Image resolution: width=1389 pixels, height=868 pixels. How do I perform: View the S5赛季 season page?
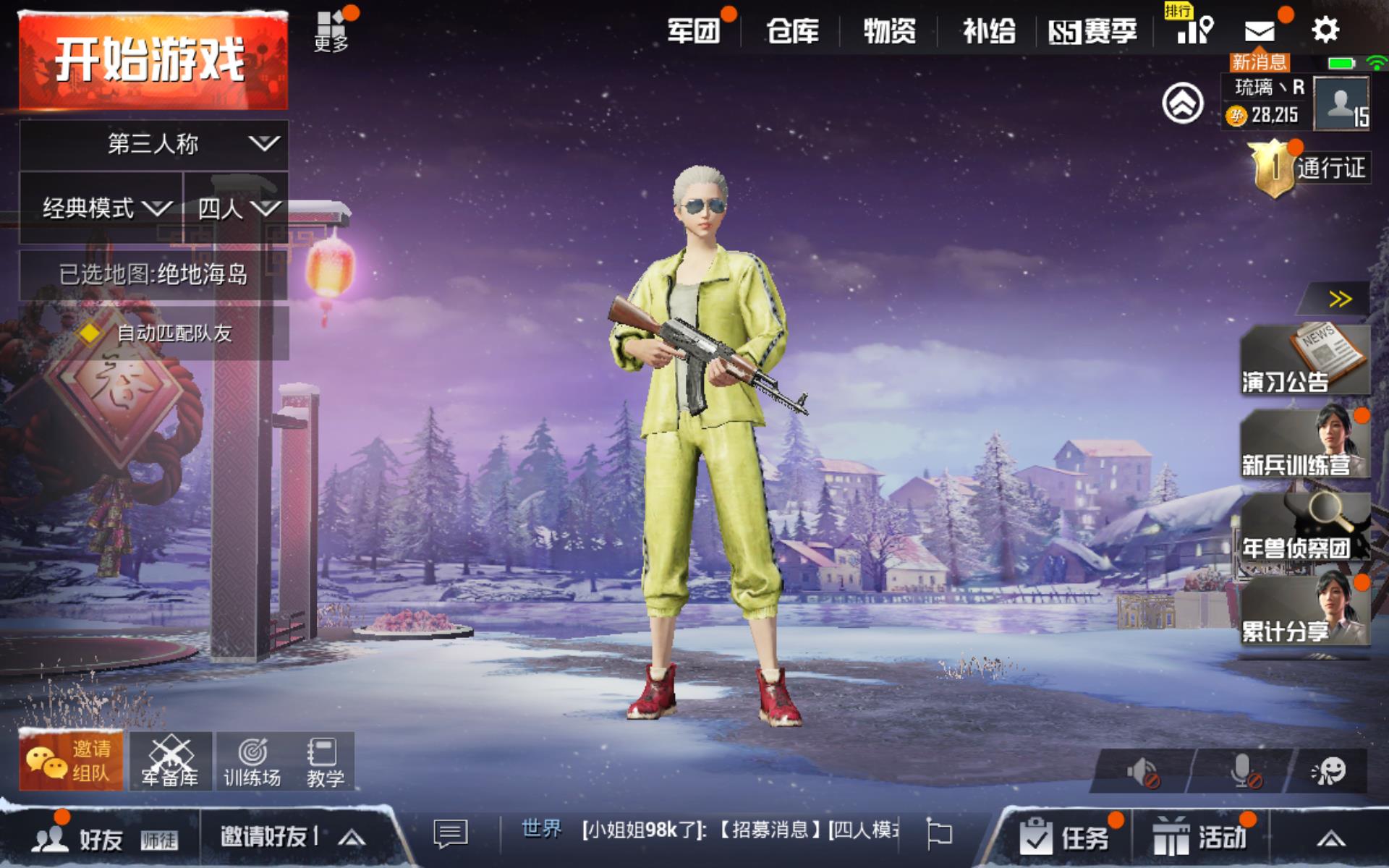pyautogui.click(x=1093, y=31)
